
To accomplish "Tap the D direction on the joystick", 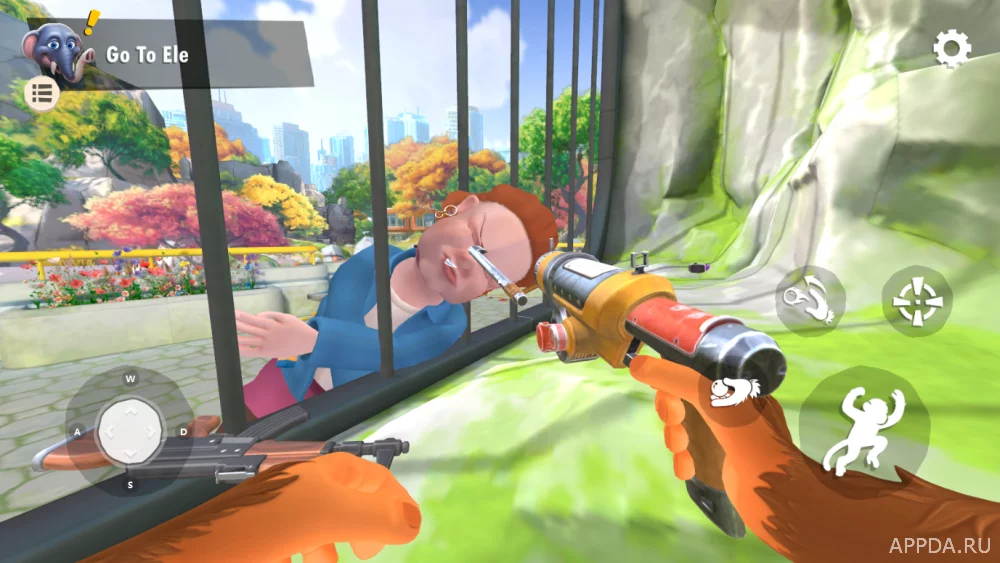I will 183,431.
